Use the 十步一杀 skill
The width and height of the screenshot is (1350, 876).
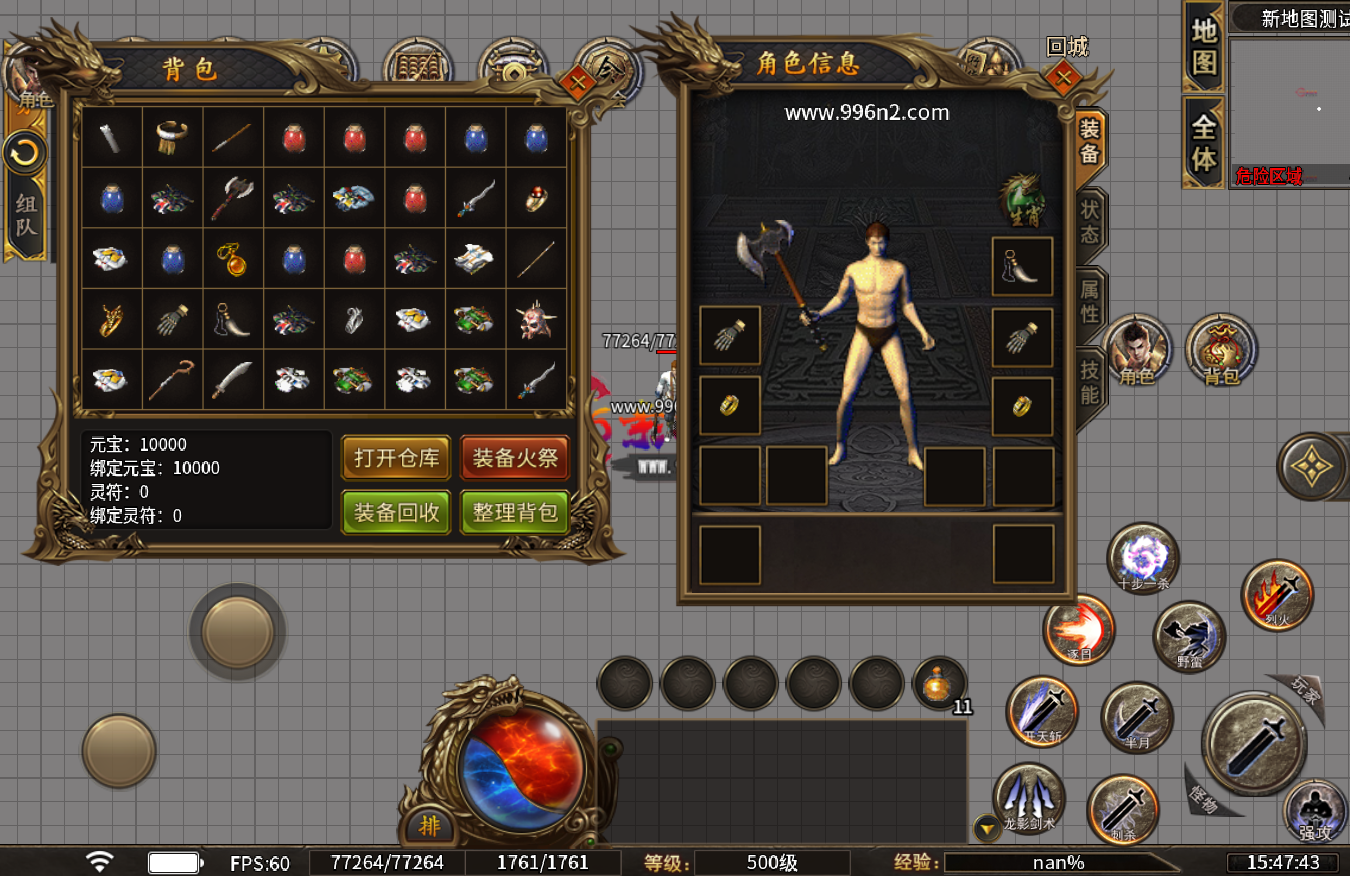tap(1143, 558)
